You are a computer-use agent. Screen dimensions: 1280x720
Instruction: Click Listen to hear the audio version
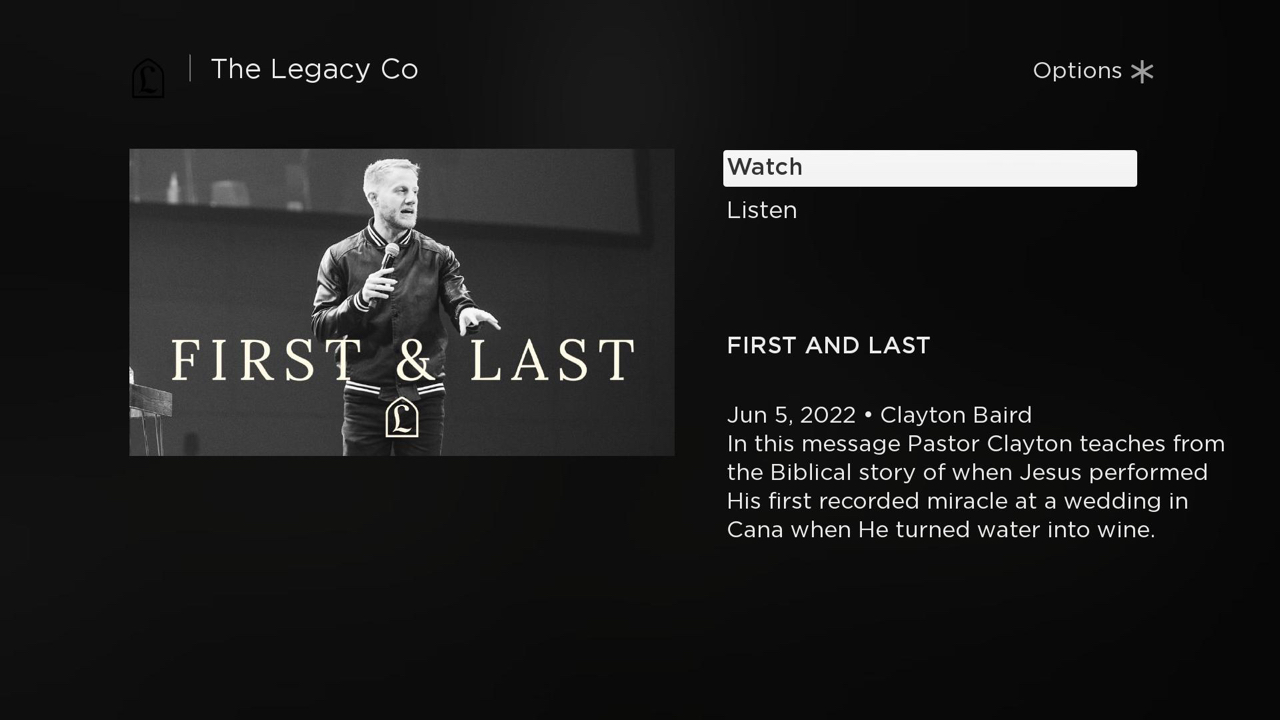[762, 210]
